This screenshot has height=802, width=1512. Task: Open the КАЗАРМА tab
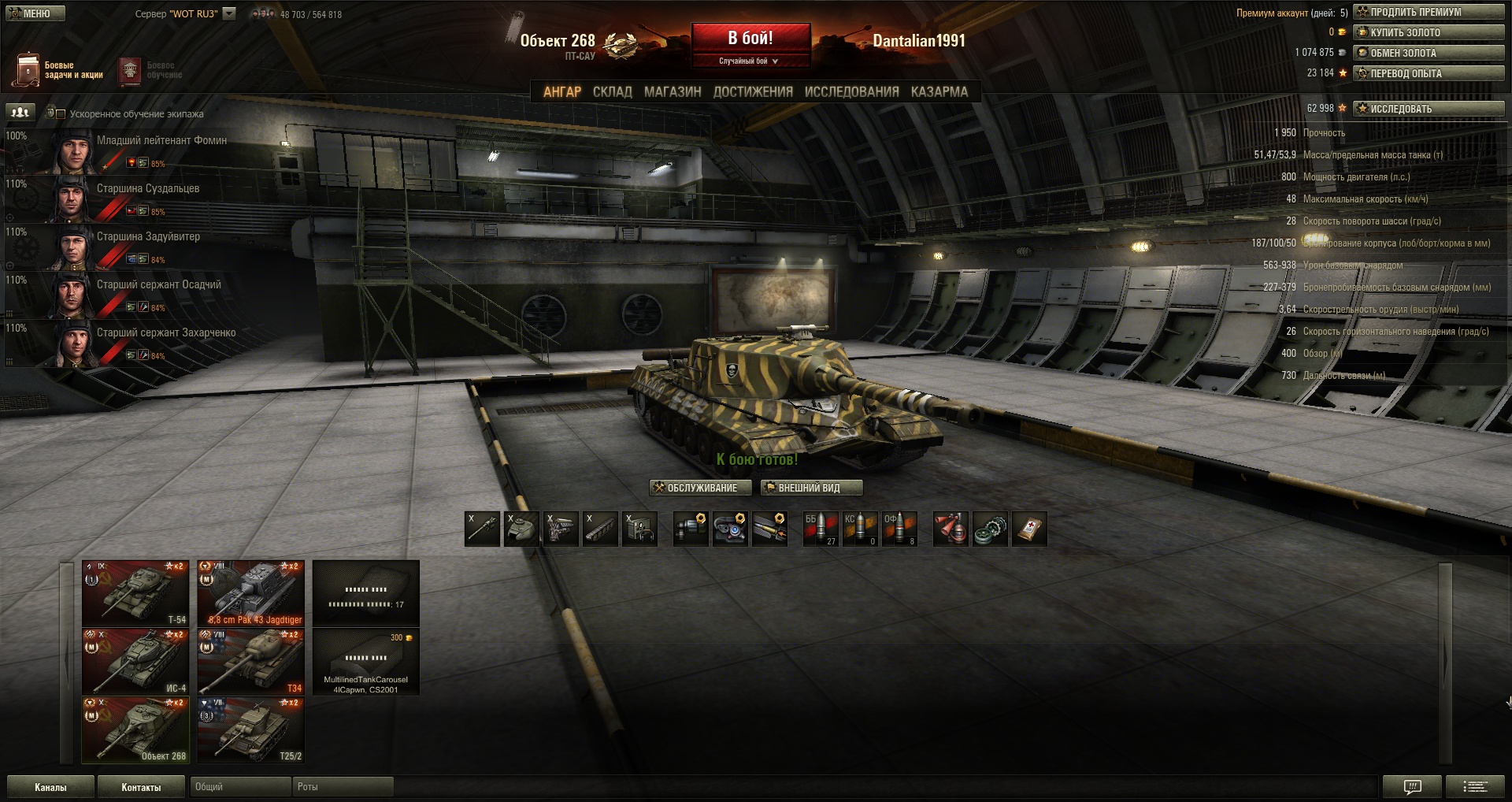click(x=939, y=91)
